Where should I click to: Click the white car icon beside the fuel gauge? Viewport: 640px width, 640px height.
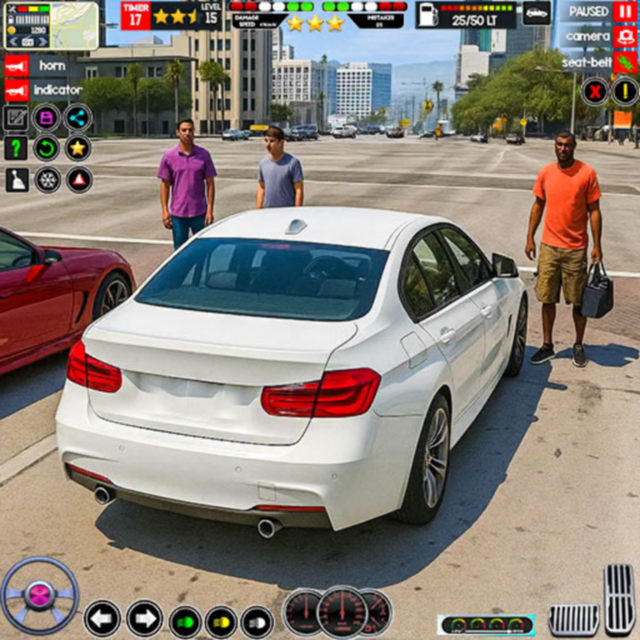pyautogui.click(x=537, y=13)
